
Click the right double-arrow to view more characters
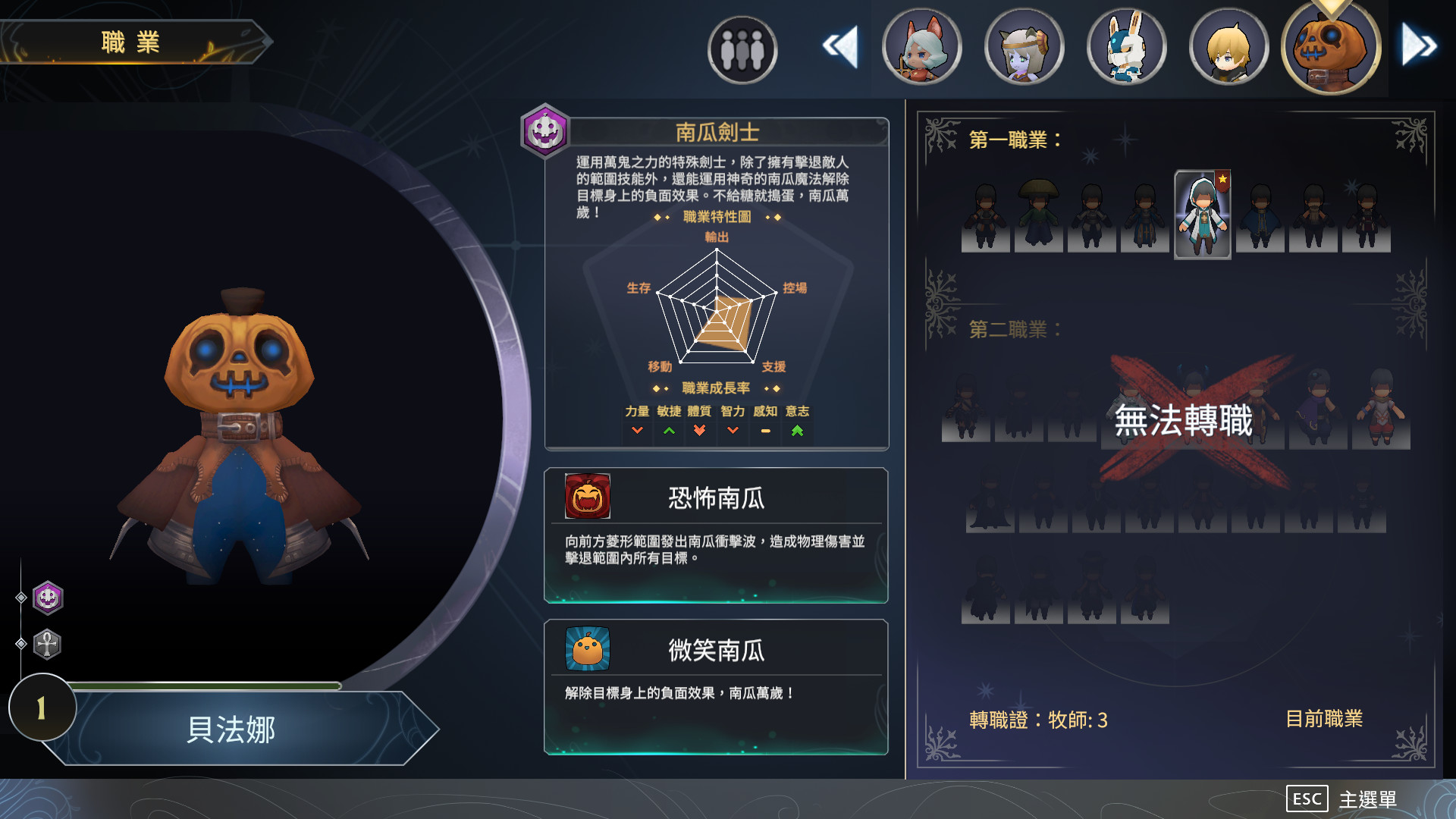click(x=1415, y=45)
